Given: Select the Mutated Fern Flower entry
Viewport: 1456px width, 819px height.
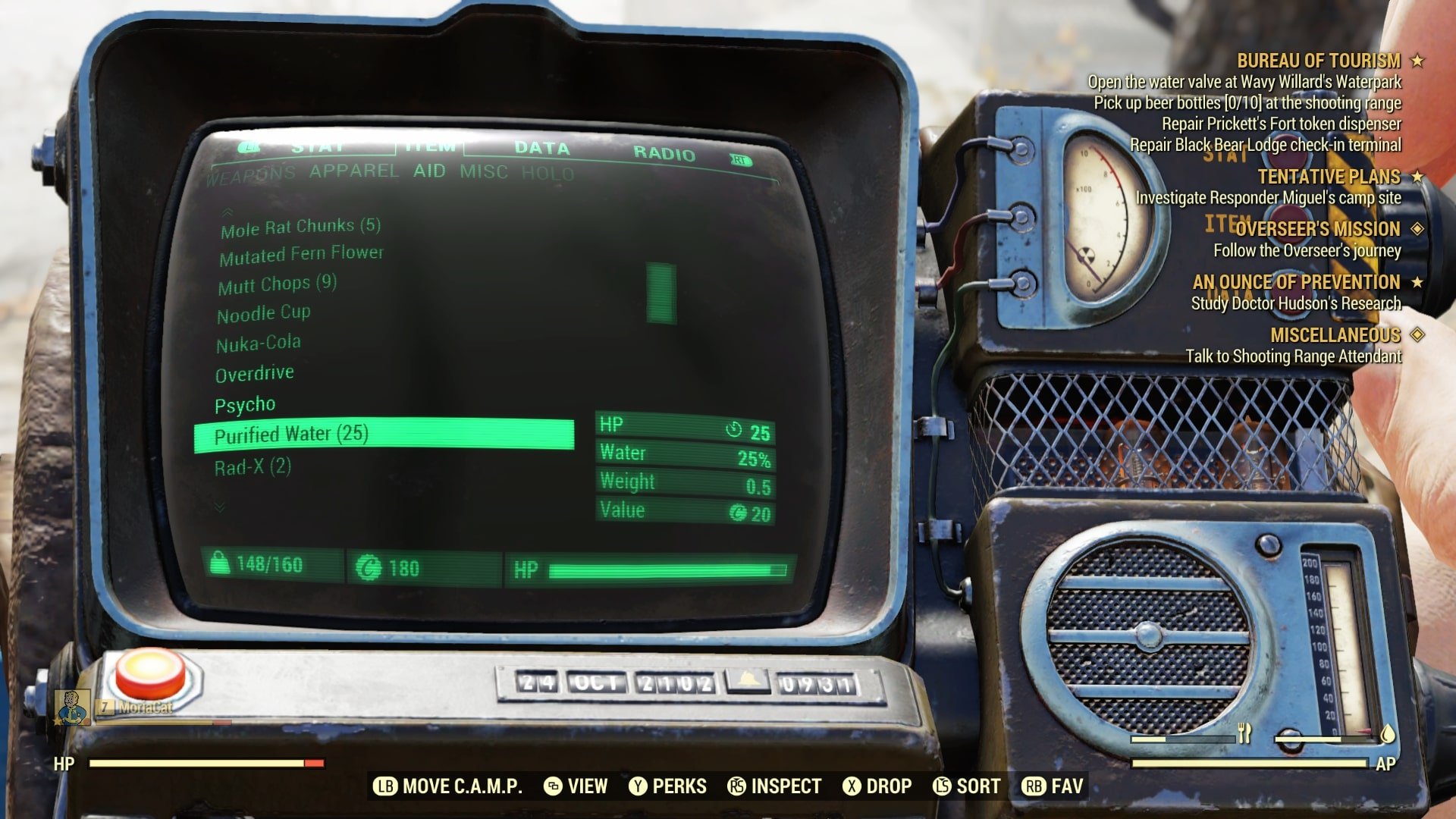Looking at the screenshot, I should click(x=301, y=255).
